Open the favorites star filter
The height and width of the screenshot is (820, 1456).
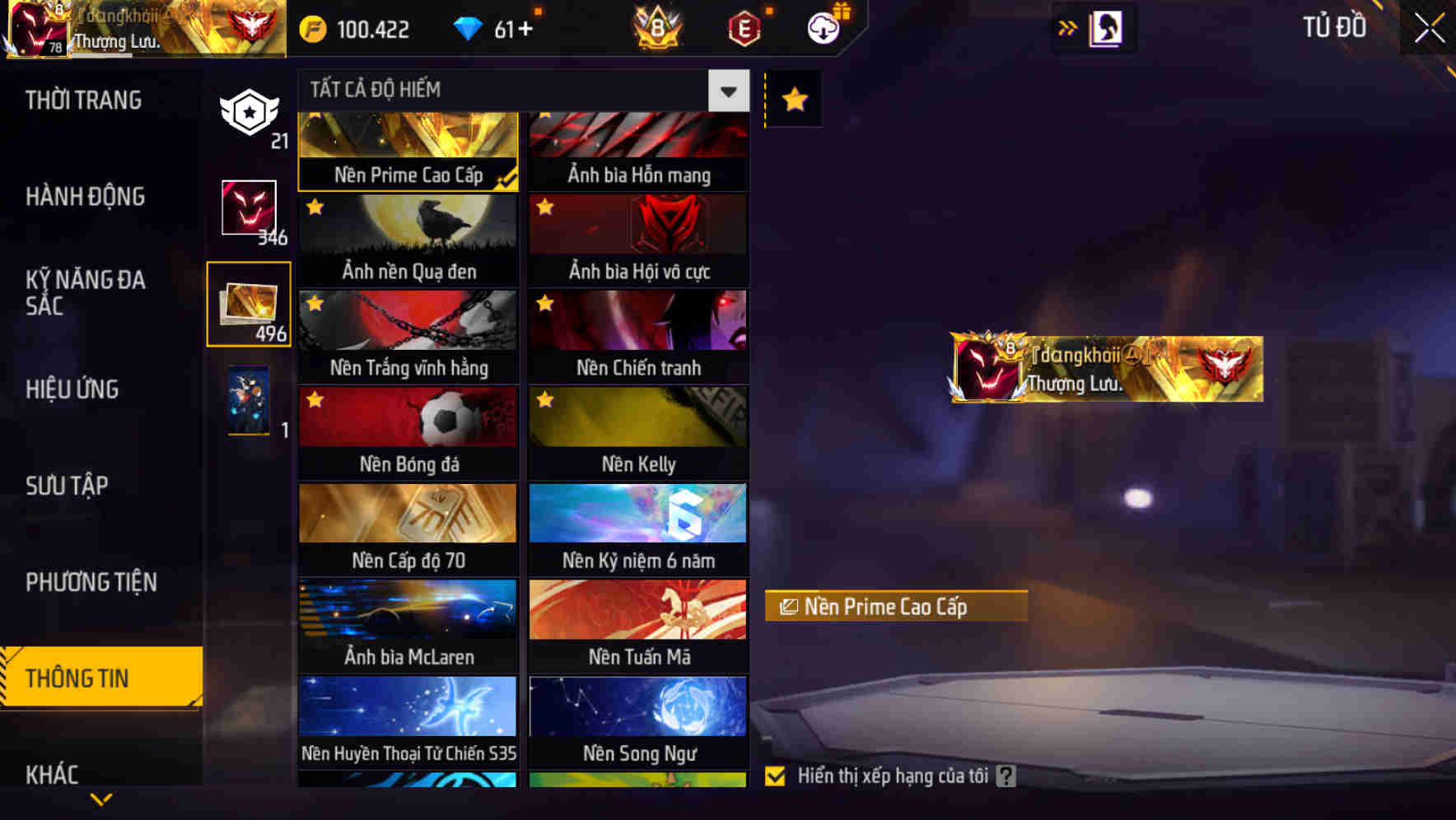point(793,99)
